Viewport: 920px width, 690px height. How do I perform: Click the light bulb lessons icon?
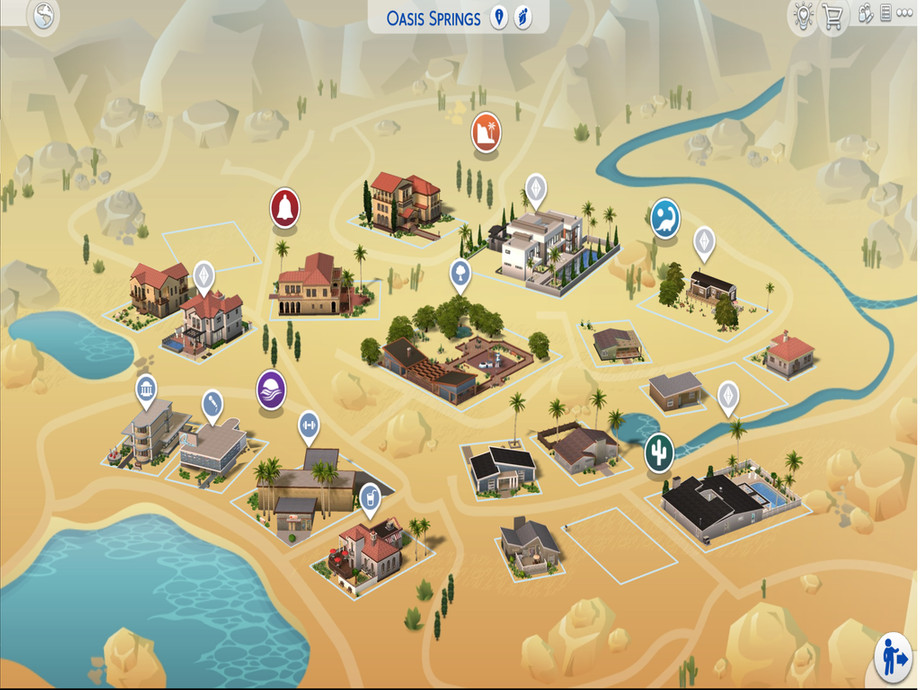801,17
